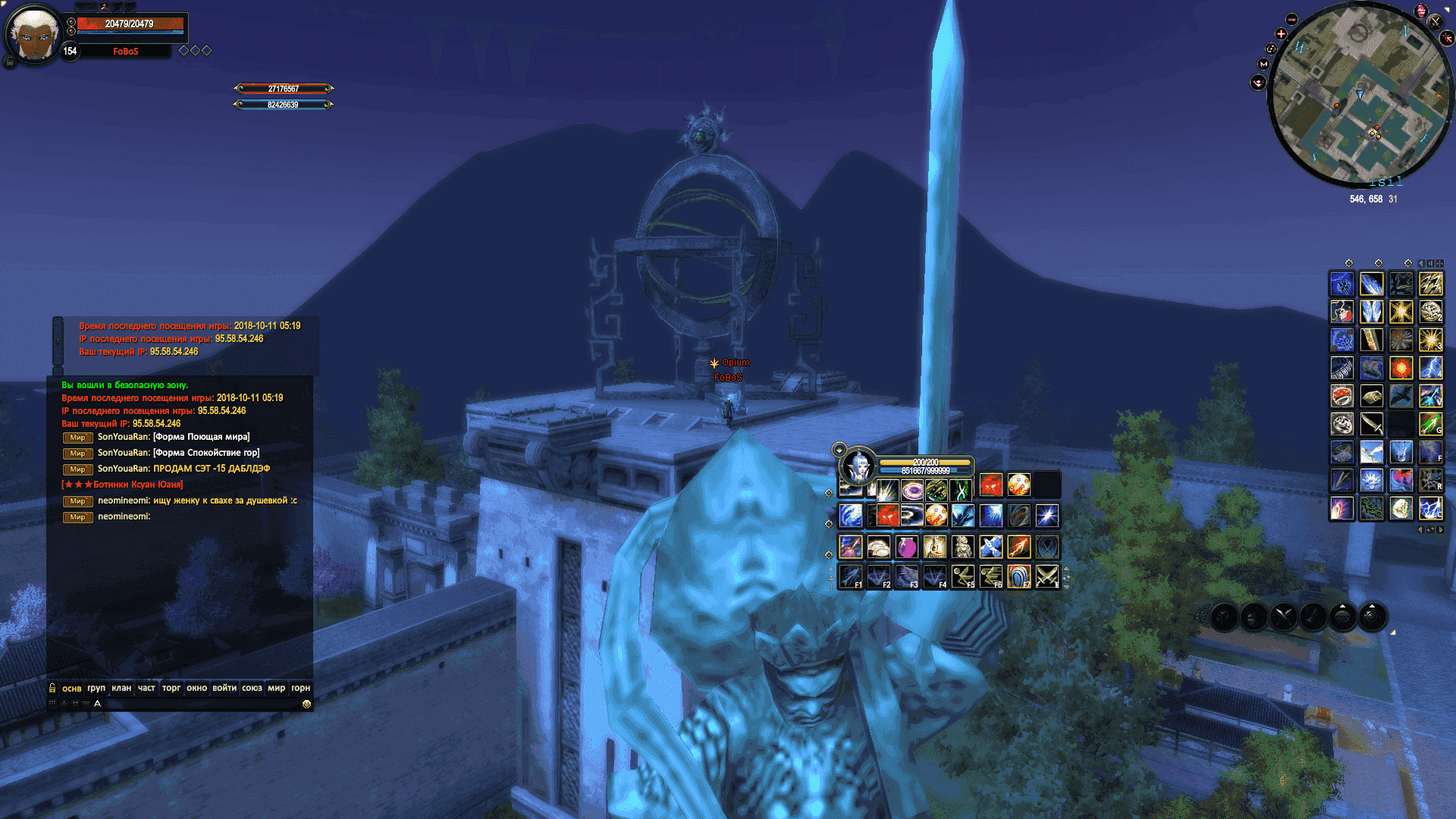The image size is (1456, 819).
Task: Open the союз chat tab
Action: click(x=252, y=689)
